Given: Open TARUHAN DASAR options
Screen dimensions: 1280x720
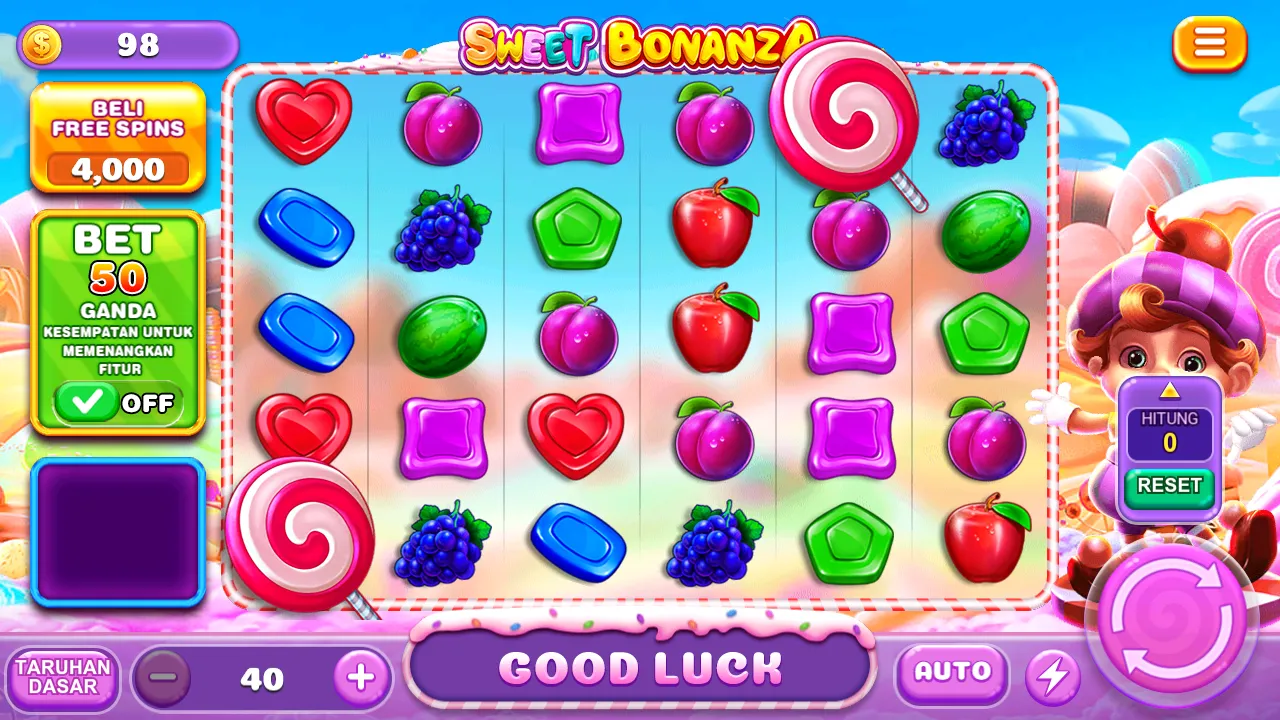Looking at the screenshot, I should point(63,678).
